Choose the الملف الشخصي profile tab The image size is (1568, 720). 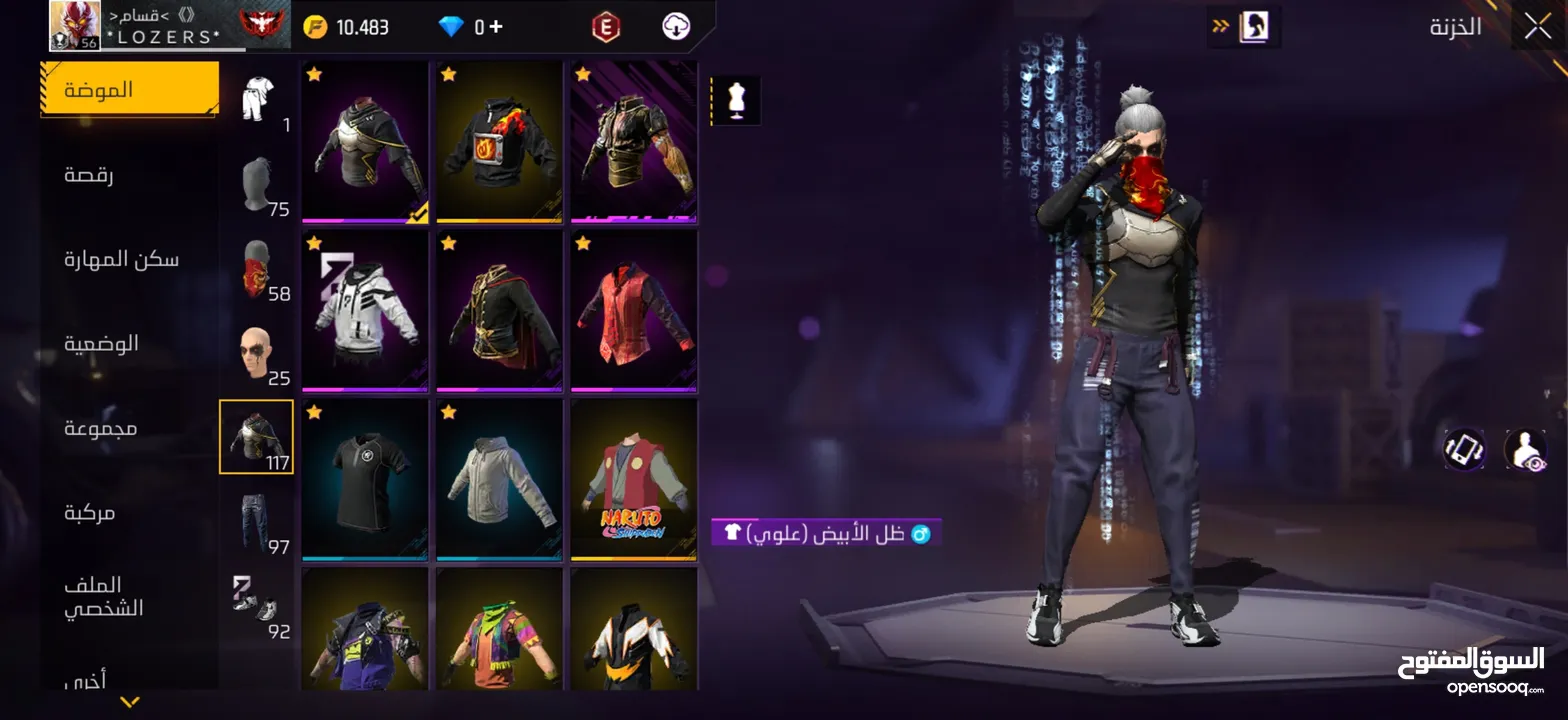104,596
